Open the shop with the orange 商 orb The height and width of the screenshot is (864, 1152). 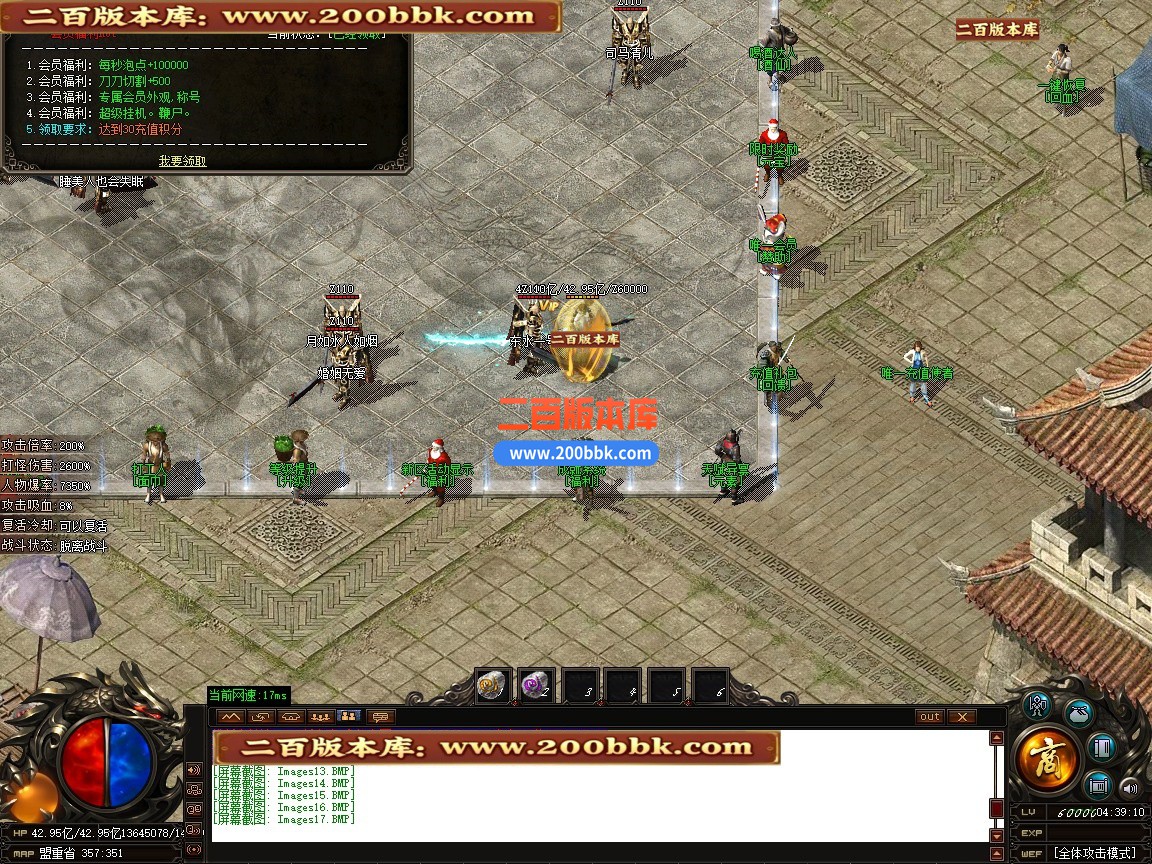click(x=1046, y=760)
